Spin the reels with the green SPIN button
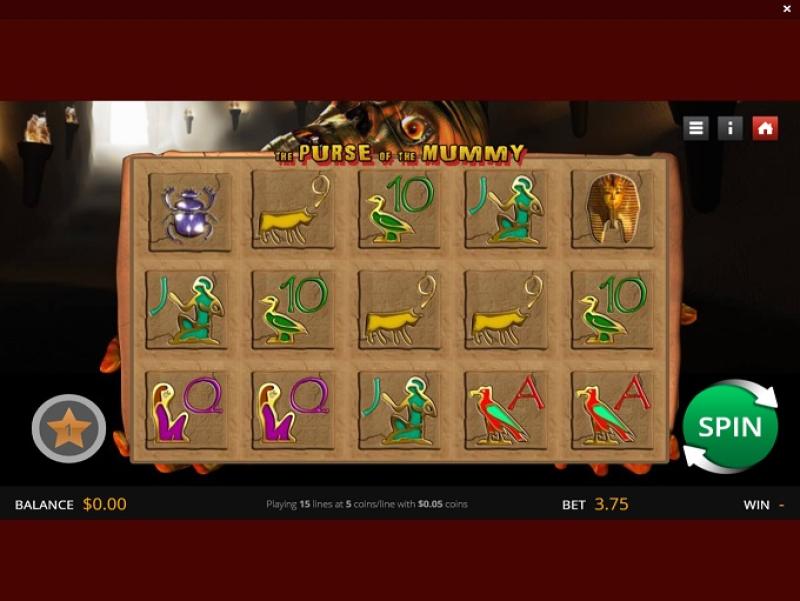800x601 pixels. tap(730, 427)
